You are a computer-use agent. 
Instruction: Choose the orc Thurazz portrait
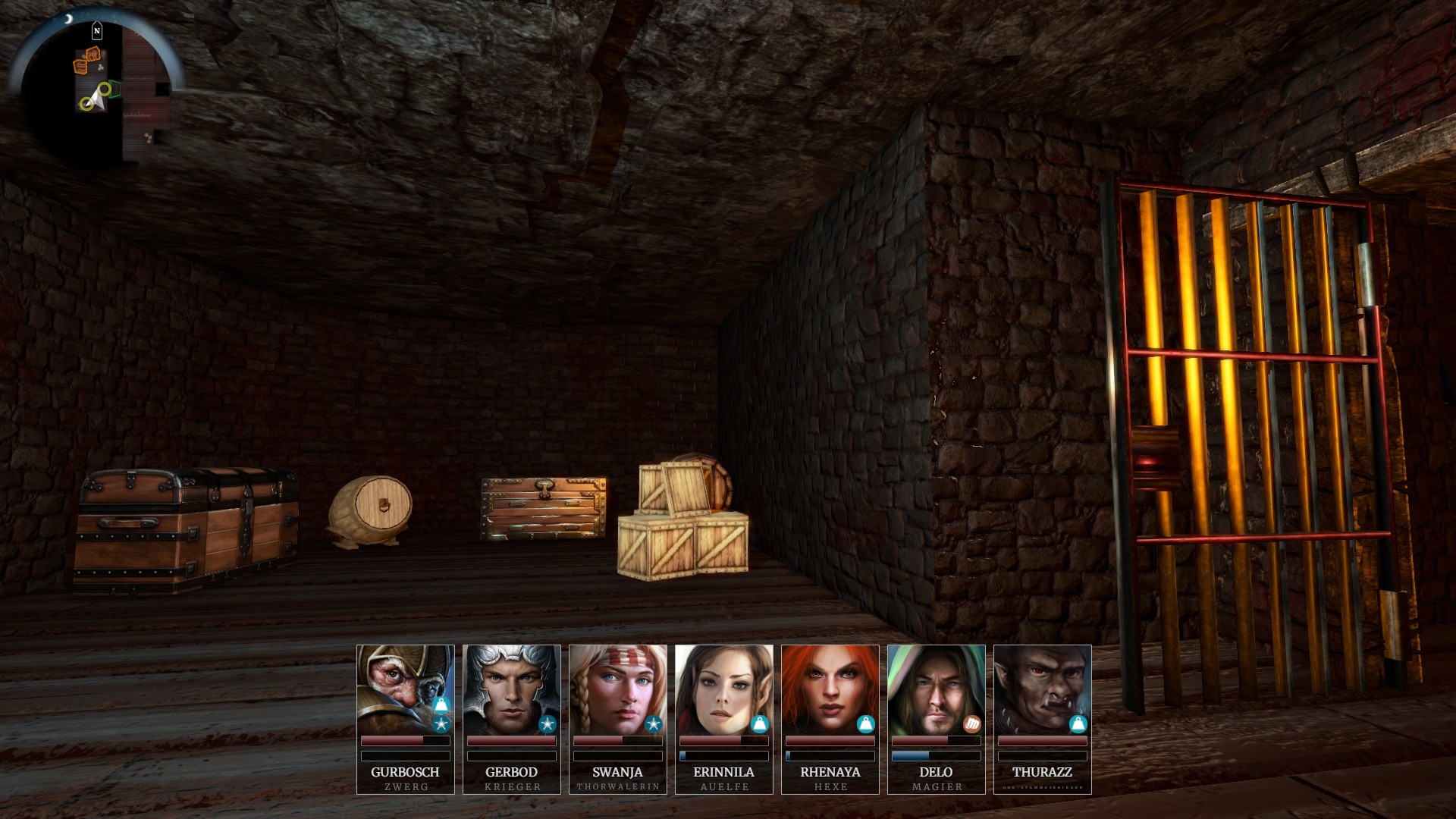pyautogui.click(x=1042, y=689)
